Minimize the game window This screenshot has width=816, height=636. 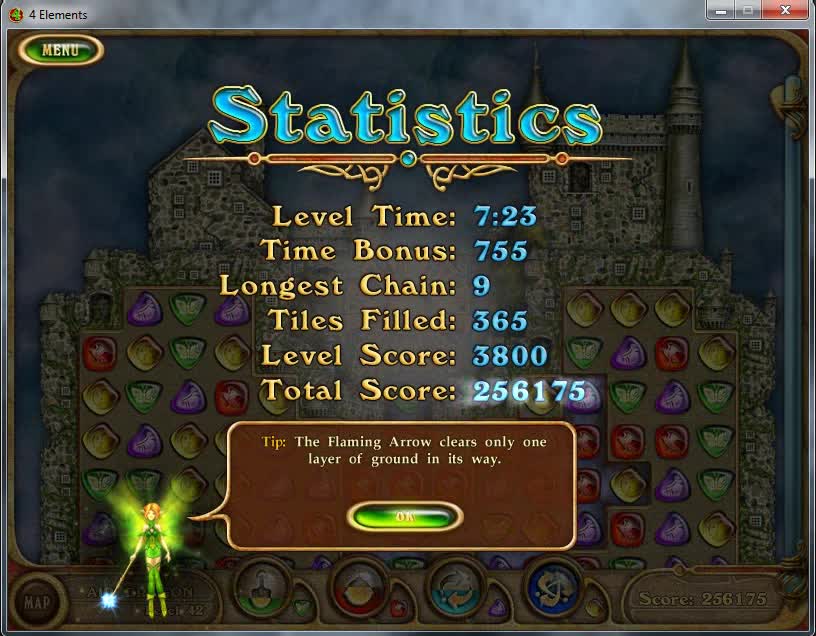720,10
